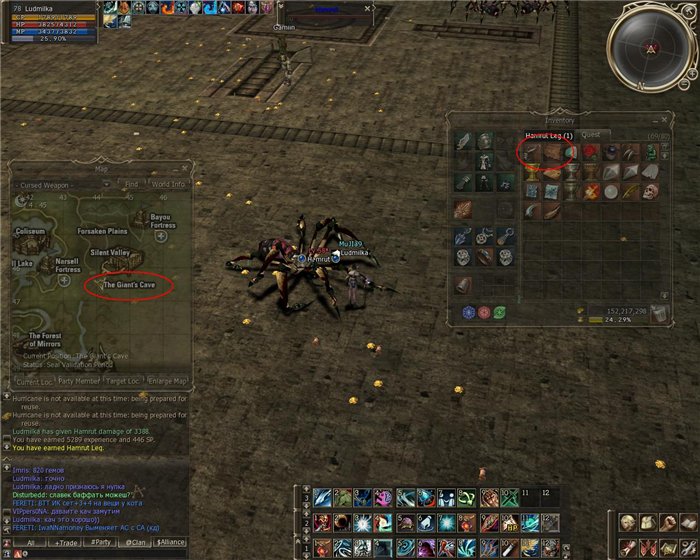Show current location on the map
The height and width of the screenshot is (560, 700).
(x=34, y=381)
